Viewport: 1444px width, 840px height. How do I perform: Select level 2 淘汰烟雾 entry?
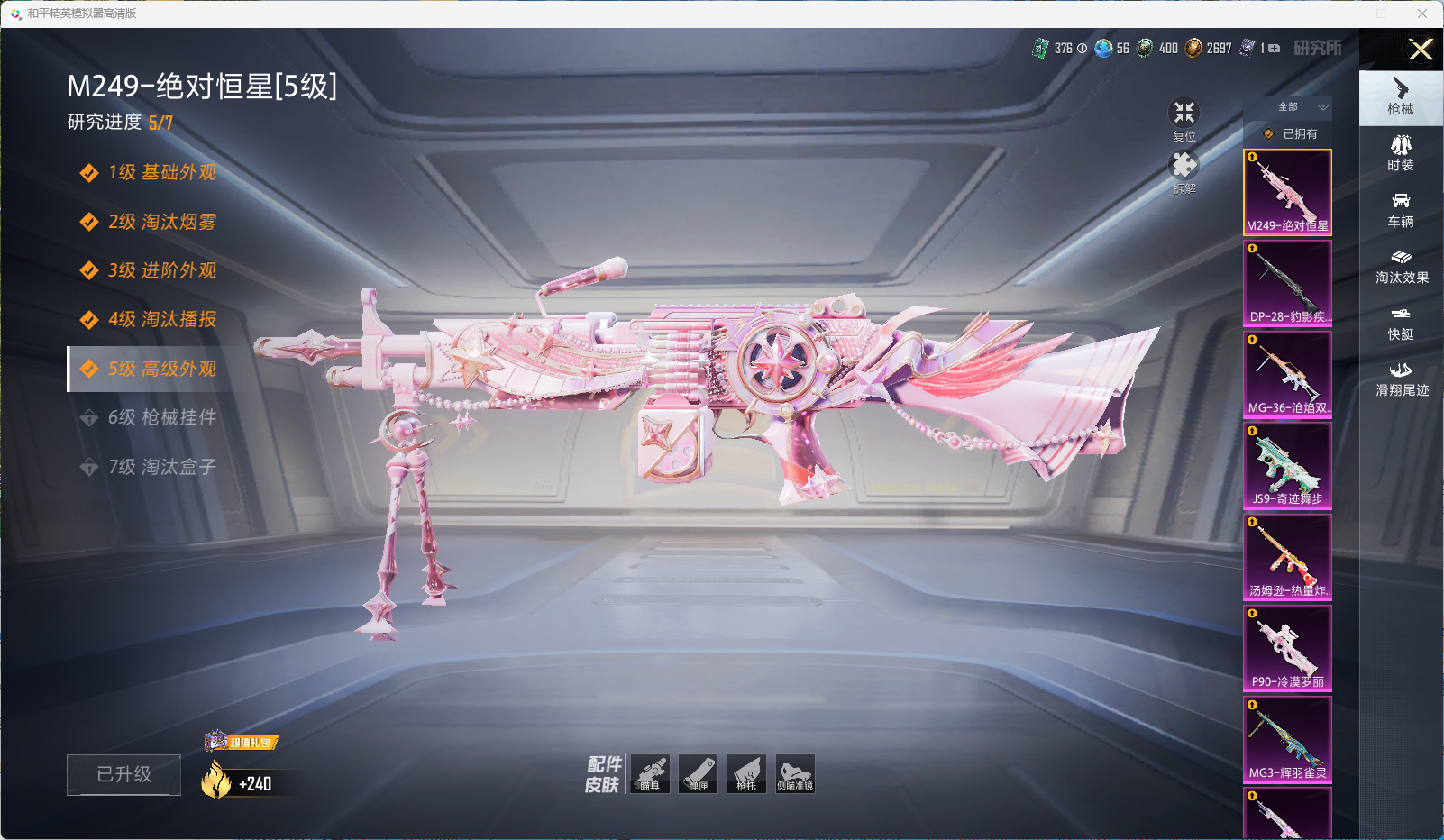pos(161,222)
